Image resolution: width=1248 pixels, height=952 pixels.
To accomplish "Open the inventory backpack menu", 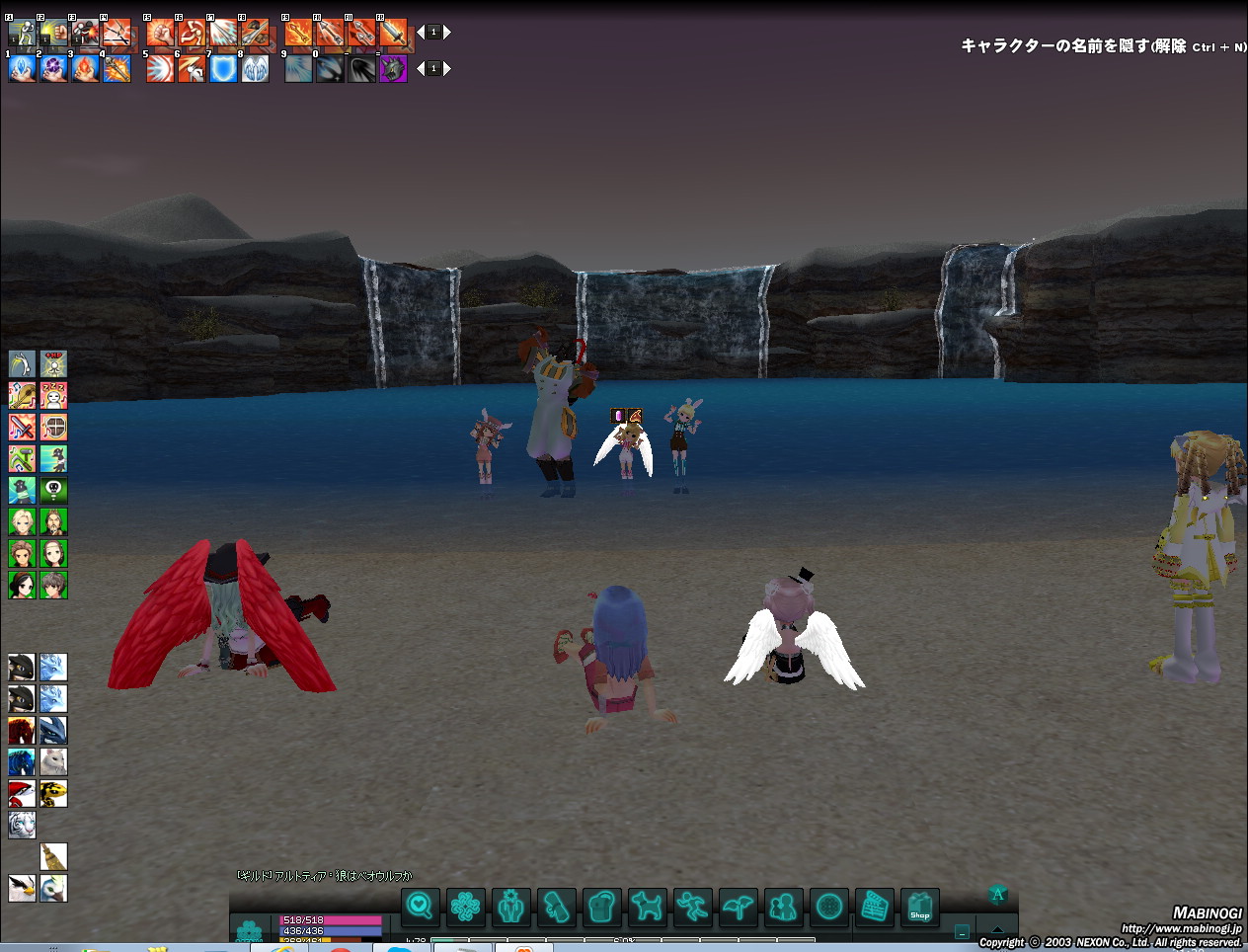I will 601,906.
